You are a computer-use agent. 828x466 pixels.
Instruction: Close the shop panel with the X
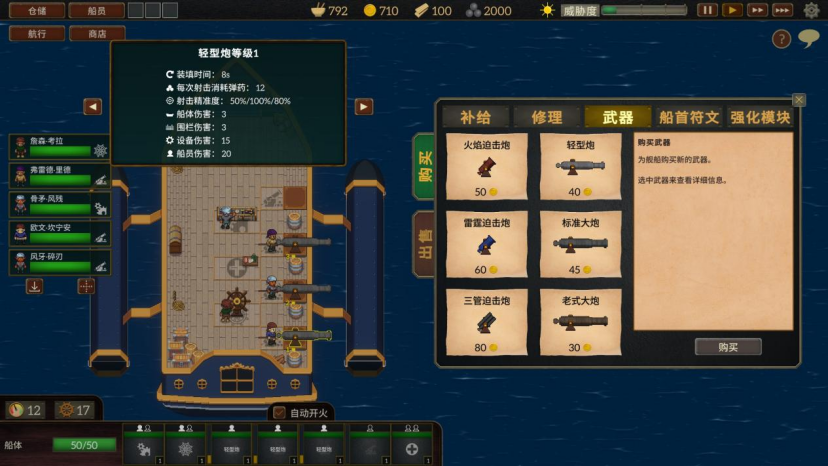pos(799,100)
